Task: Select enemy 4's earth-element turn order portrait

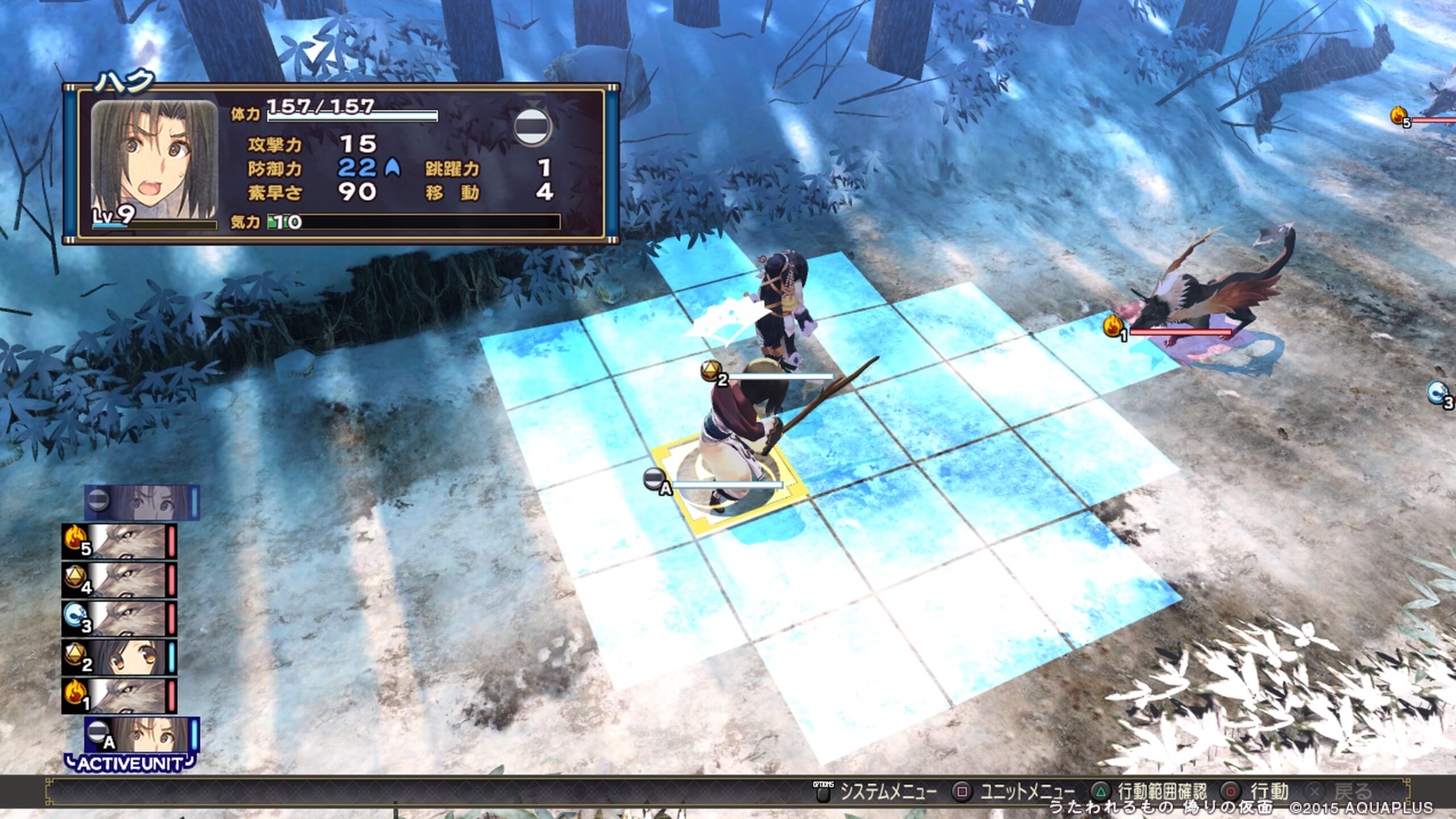Action: coord(119,580)
